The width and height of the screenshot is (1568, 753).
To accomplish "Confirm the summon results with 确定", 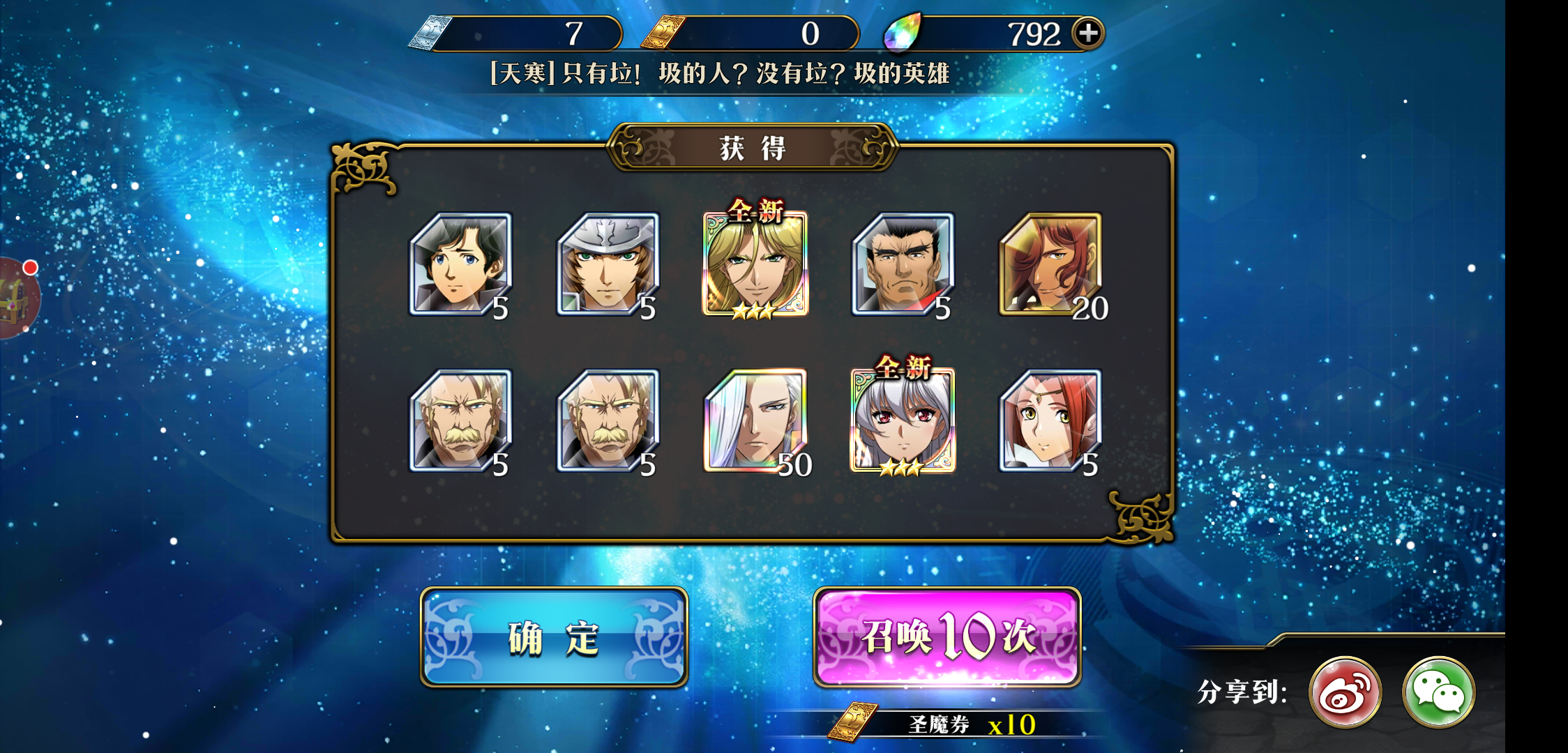I will coord(554,637).
